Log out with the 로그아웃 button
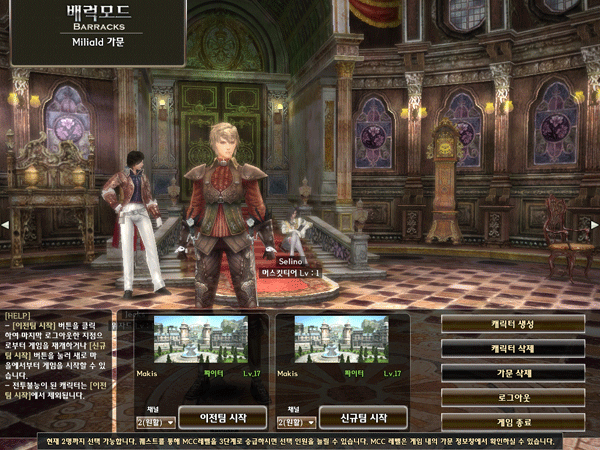 pyautogui.click(x=513, y=397)
